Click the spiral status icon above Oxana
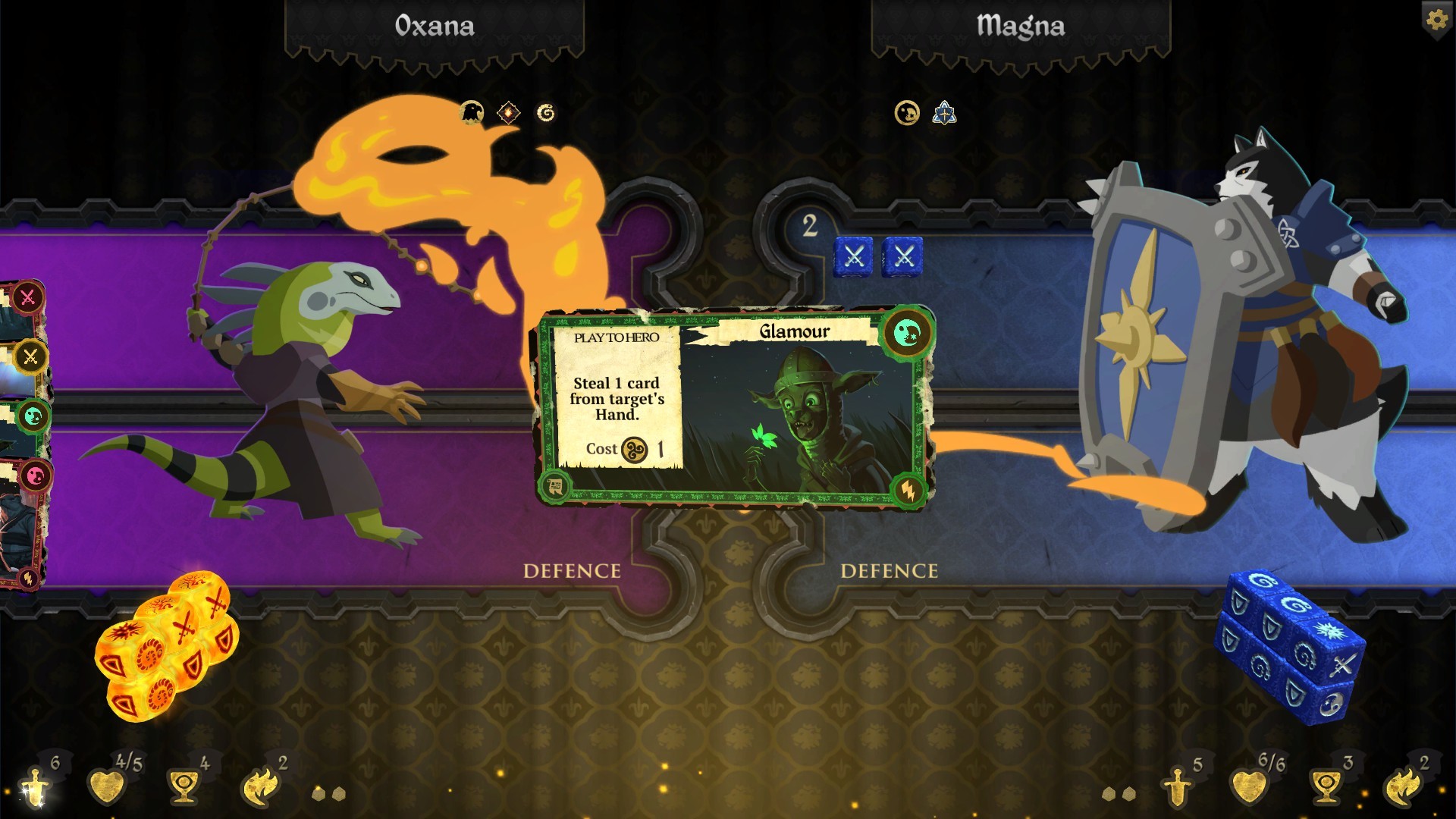The height and width of the screenshot is (819, 1456). tap(548, 112)
